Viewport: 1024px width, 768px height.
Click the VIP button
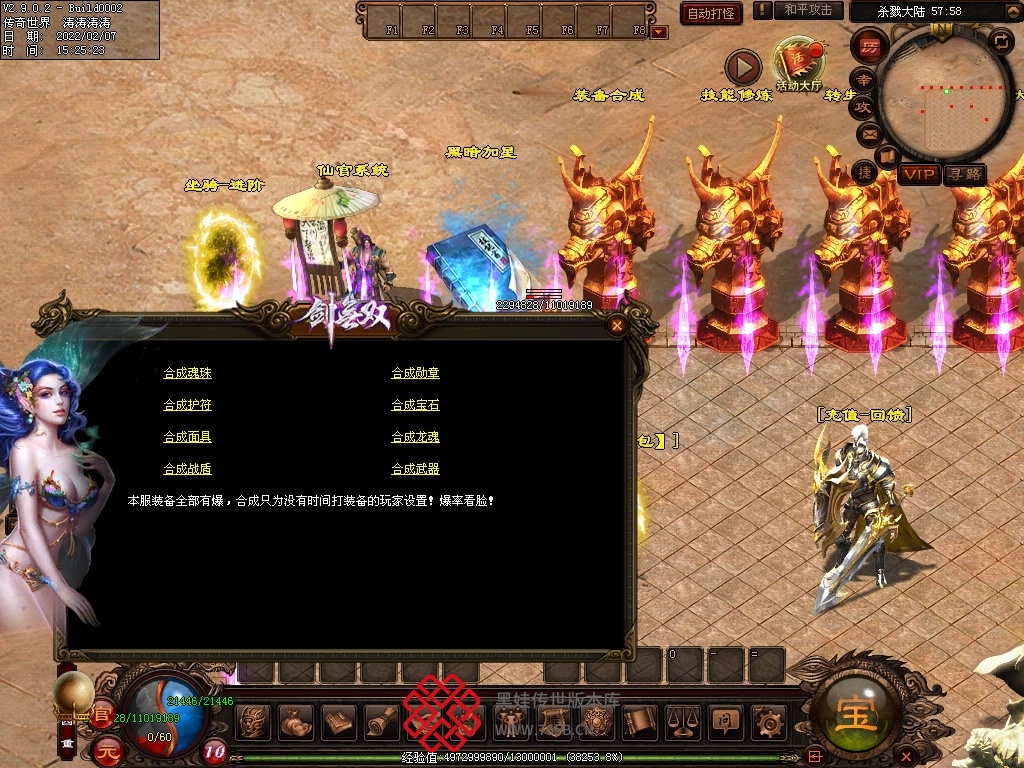(x=918, y=175)
